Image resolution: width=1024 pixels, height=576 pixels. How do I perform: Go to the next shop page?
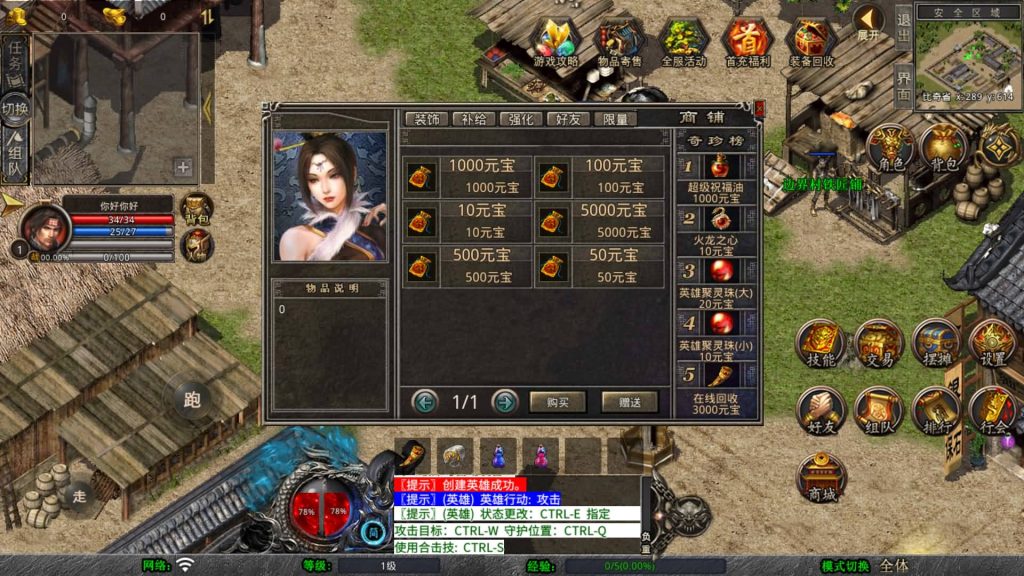tap(506, 402)
